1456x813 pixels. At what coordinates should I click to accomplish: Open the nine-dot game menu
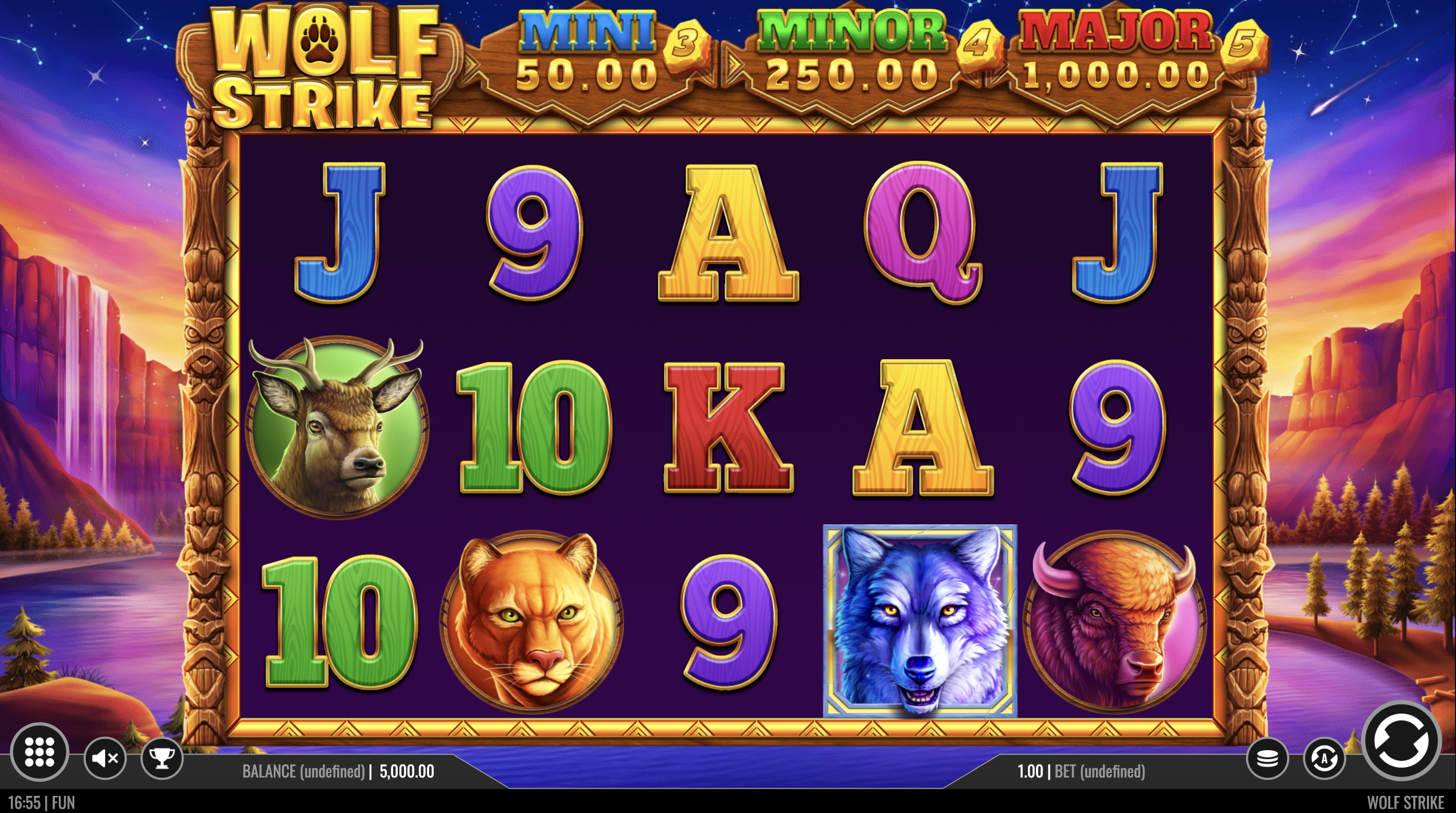[39, 751]
